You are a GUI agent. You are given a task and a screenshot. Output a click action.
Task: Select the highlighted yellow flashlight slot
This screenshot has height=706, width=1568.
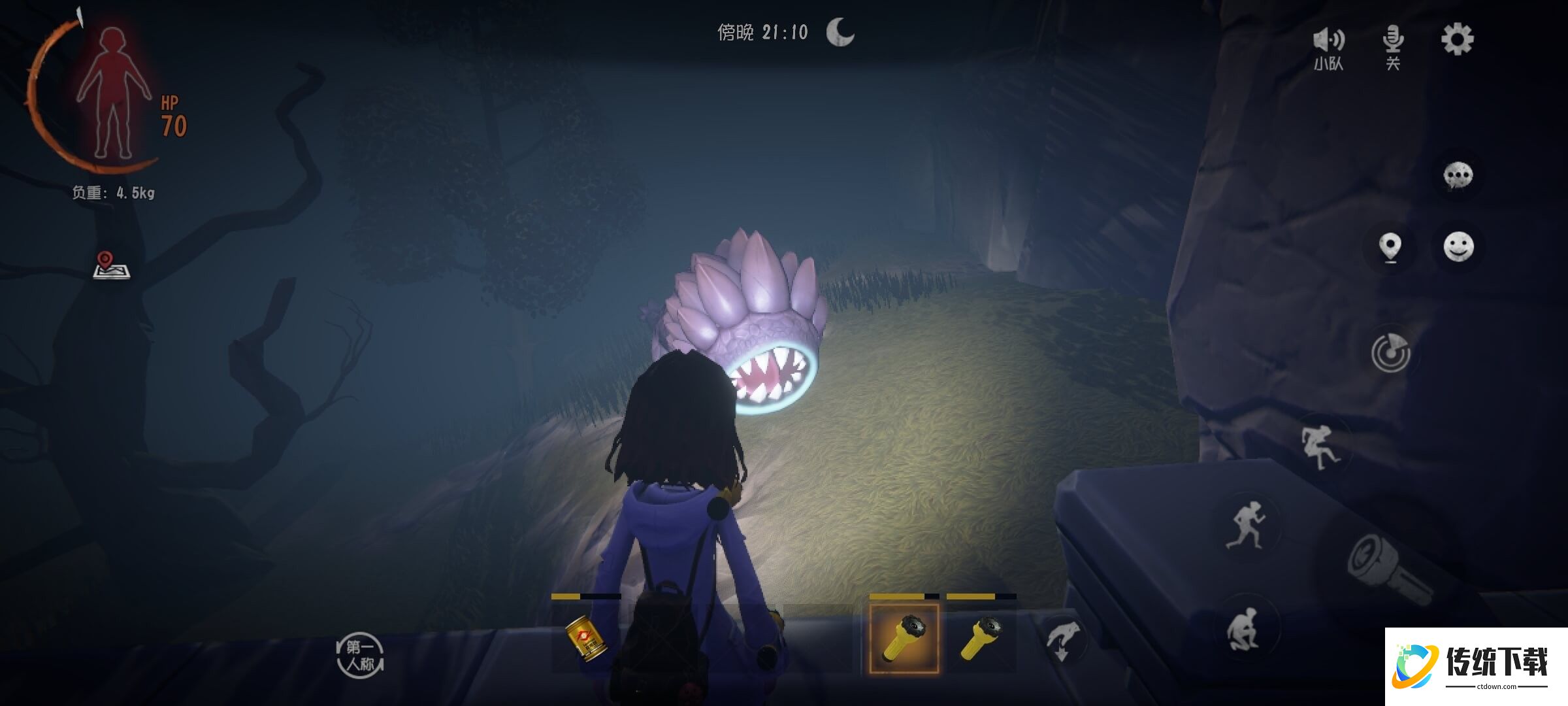904,639
